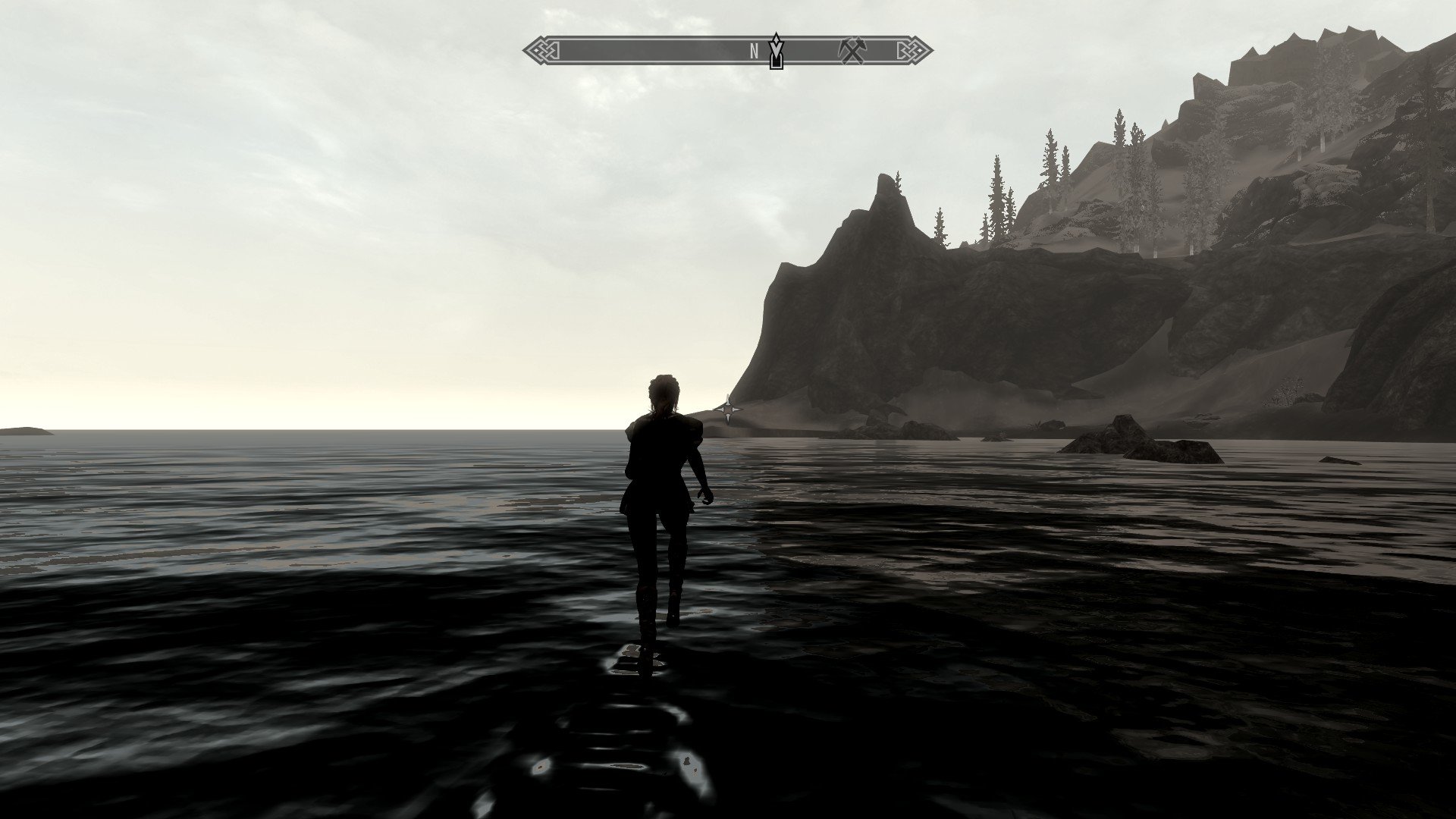Screen dimensions: 1456x819
Task: Click the crossed pickaxes mine marker on compass
Action: pyautogui.click(x=852, y=51)
